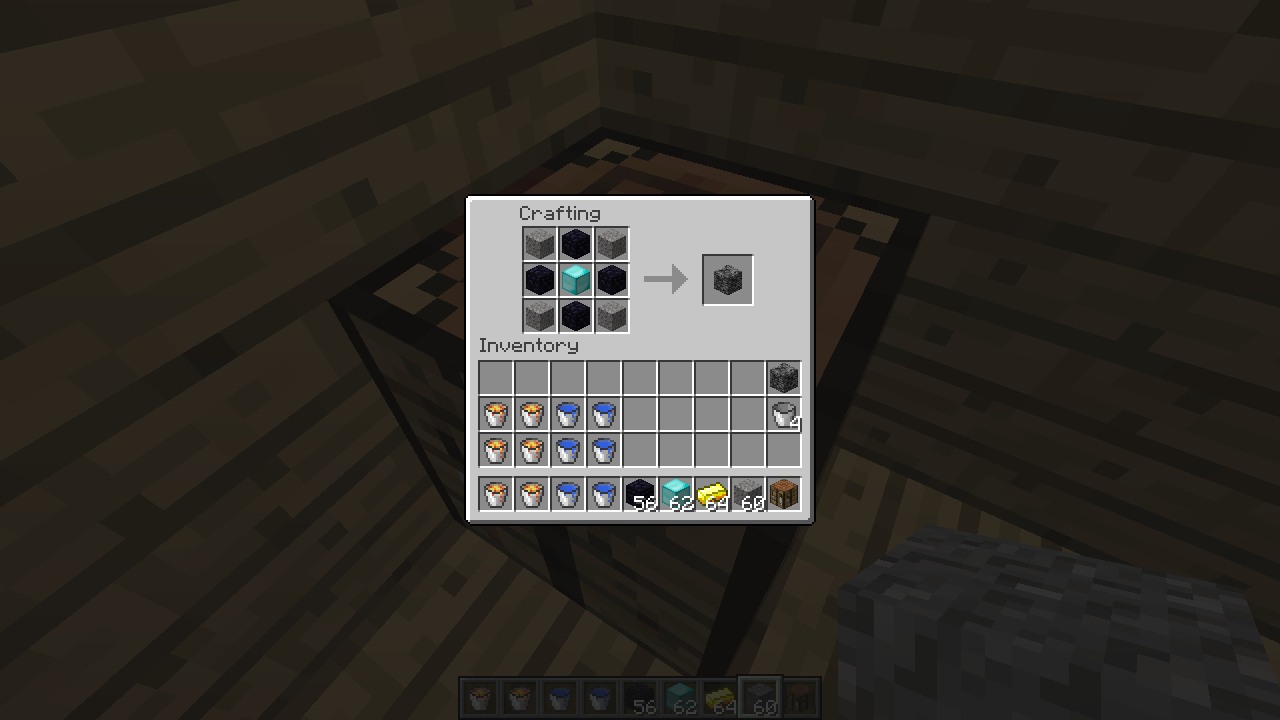Select the stack of 56 obsidian in the hotbar
Screen dimensions: 1280x720
[x=639, y=493]
